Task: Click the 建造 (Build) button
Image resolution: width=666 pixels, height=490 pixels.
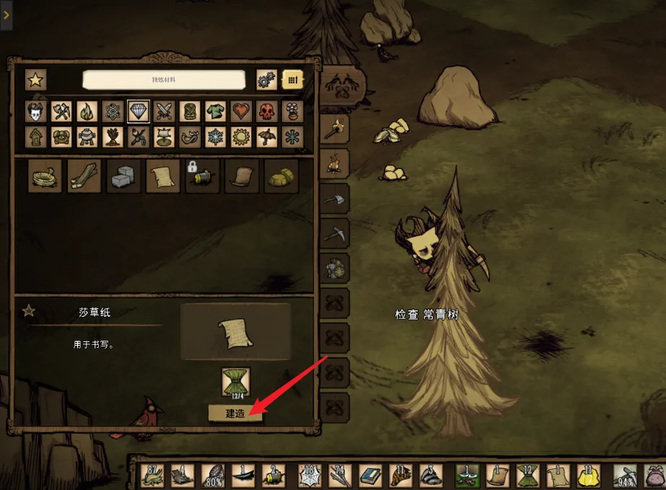Action: pyautogui.click(x=235, y=412)
